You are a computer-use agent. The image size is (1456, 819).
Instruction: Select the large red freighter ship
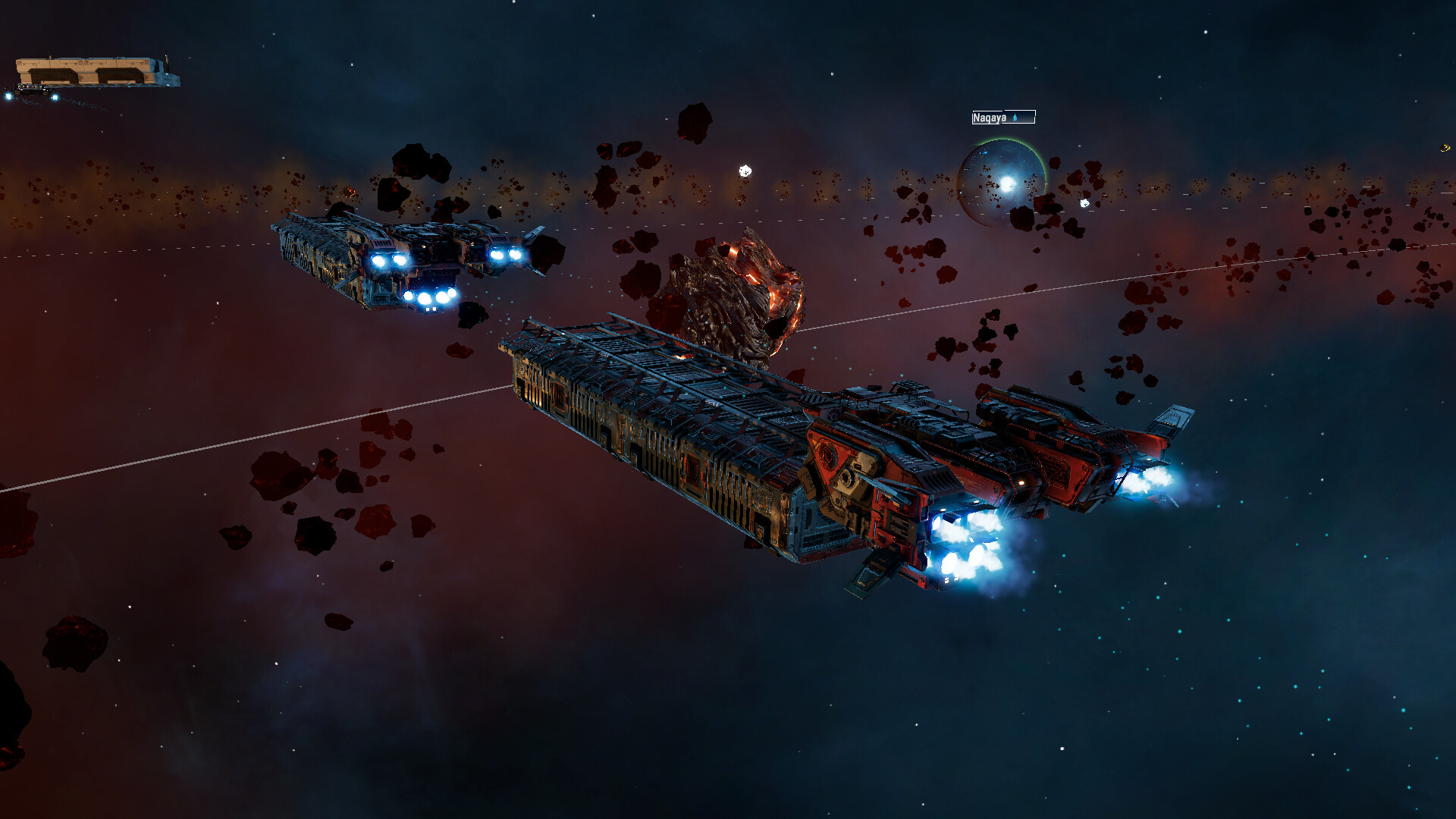point(872,455)
